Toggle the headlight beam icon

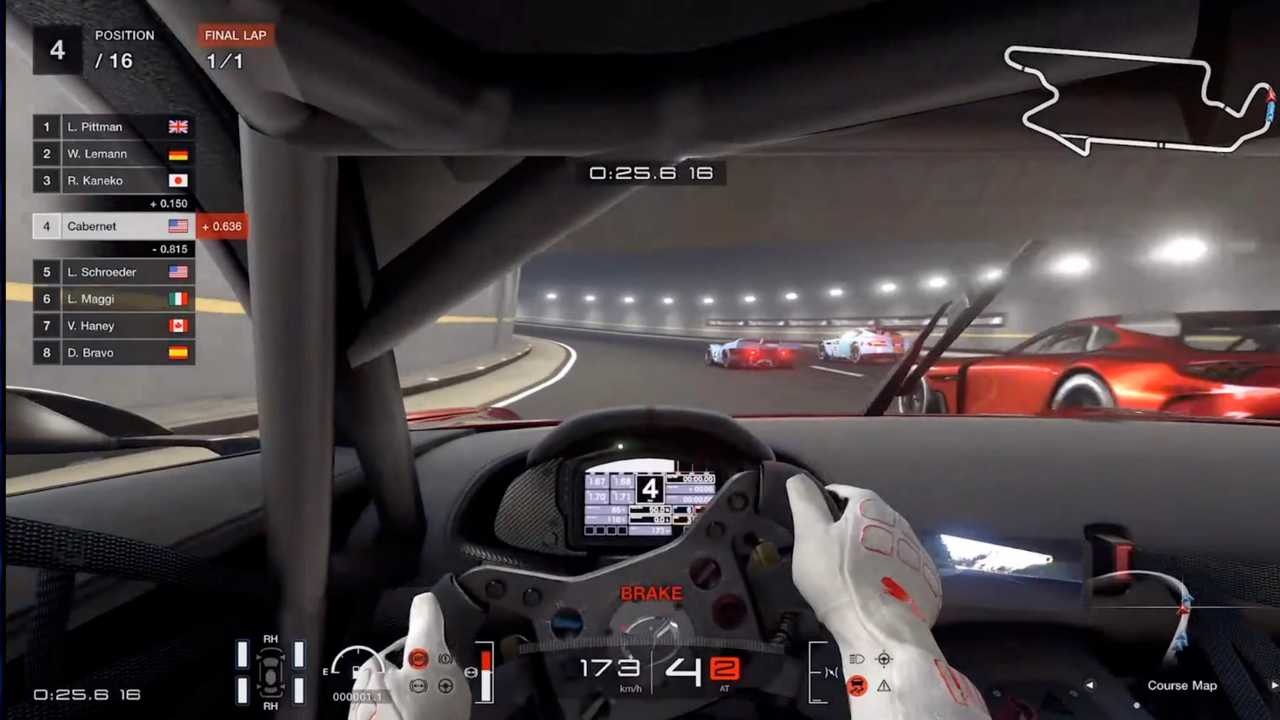point(857,659)
